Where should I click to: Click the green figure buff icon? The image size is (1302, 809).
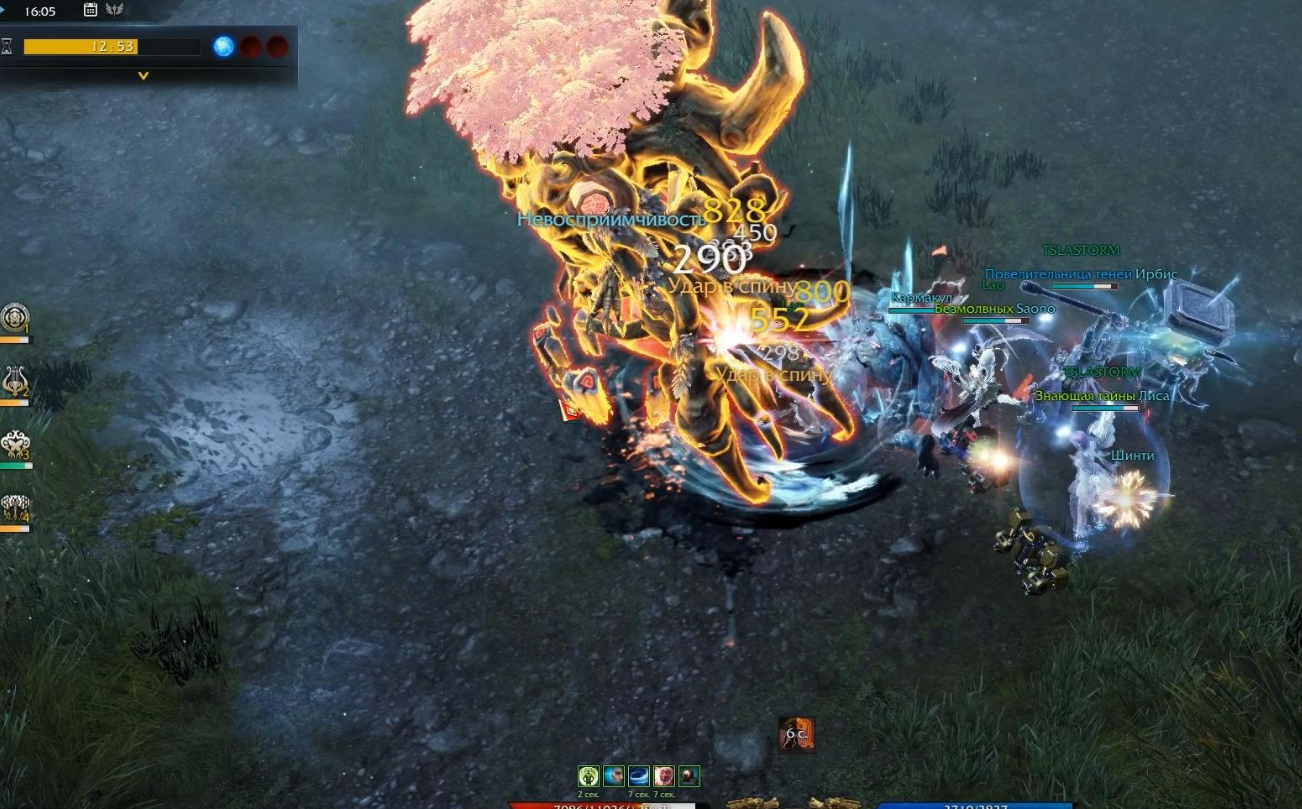pyautogui.click(x=588, y=776)
